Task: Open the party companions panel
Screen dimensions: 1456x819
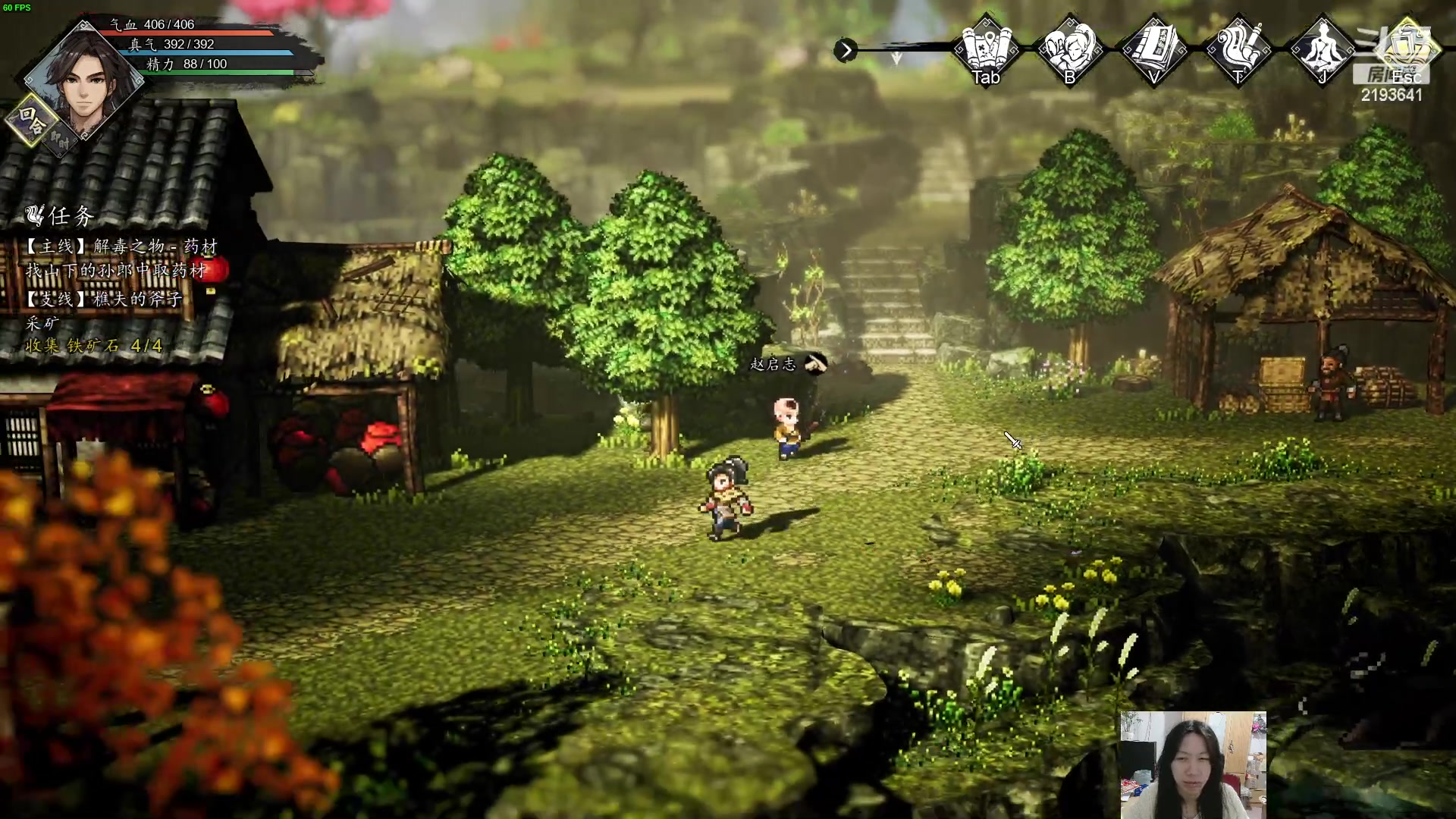Action: click(x=1070, y=49)
